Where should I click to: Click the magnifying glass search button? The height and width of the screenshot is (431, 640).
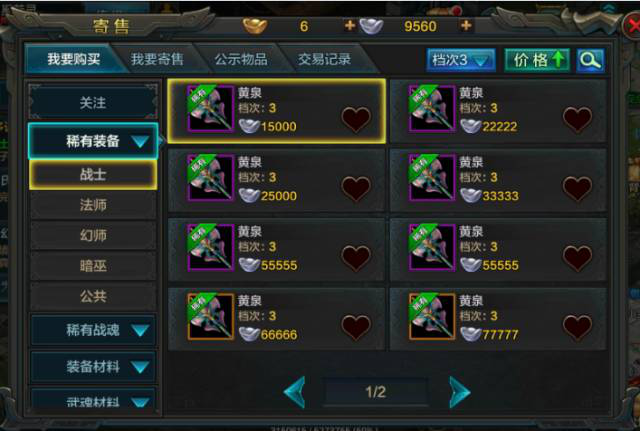coord(590,60)
